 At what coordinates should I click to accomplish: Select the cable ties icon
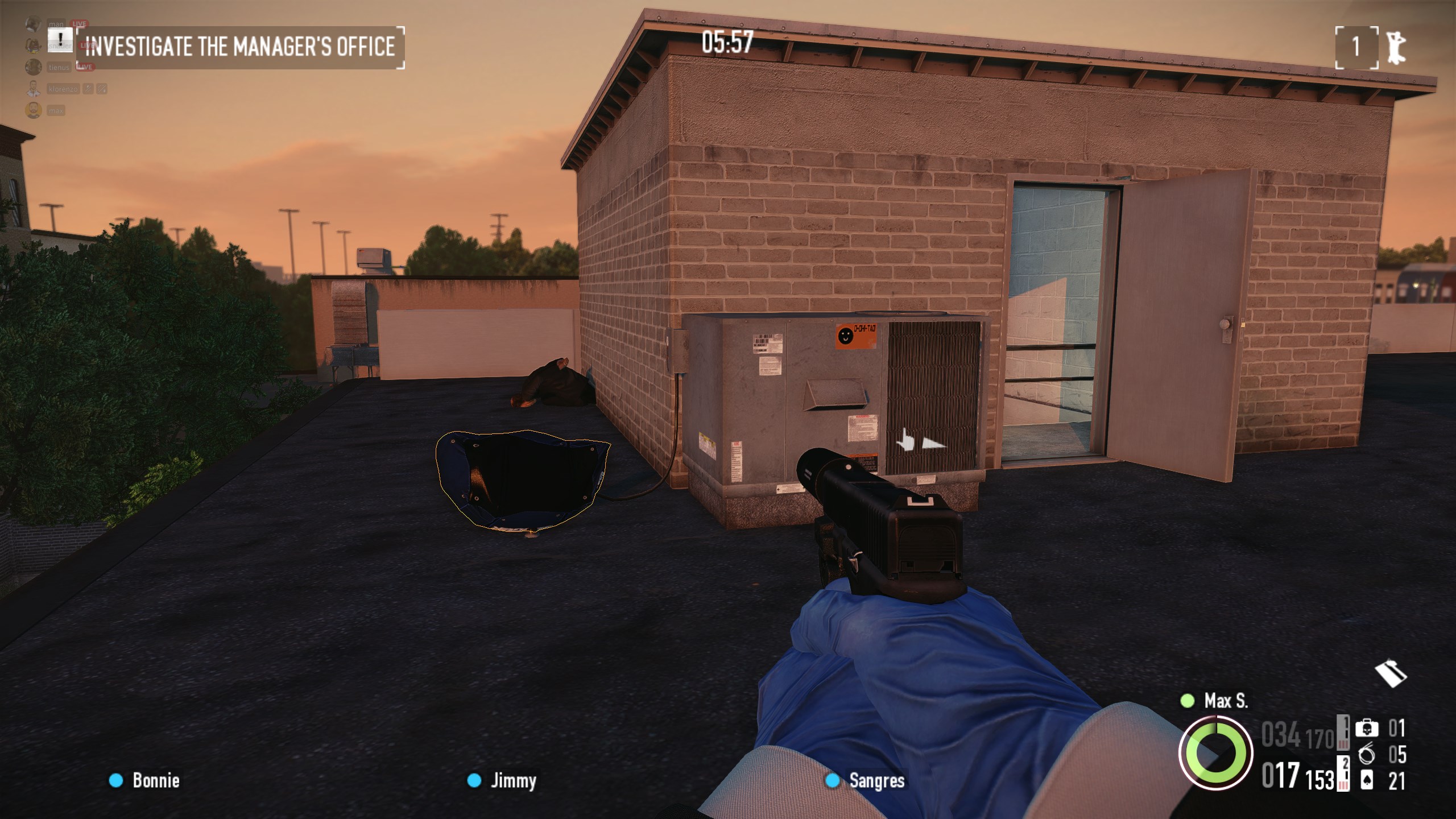pyautogui.click(x=1367, y=755)
